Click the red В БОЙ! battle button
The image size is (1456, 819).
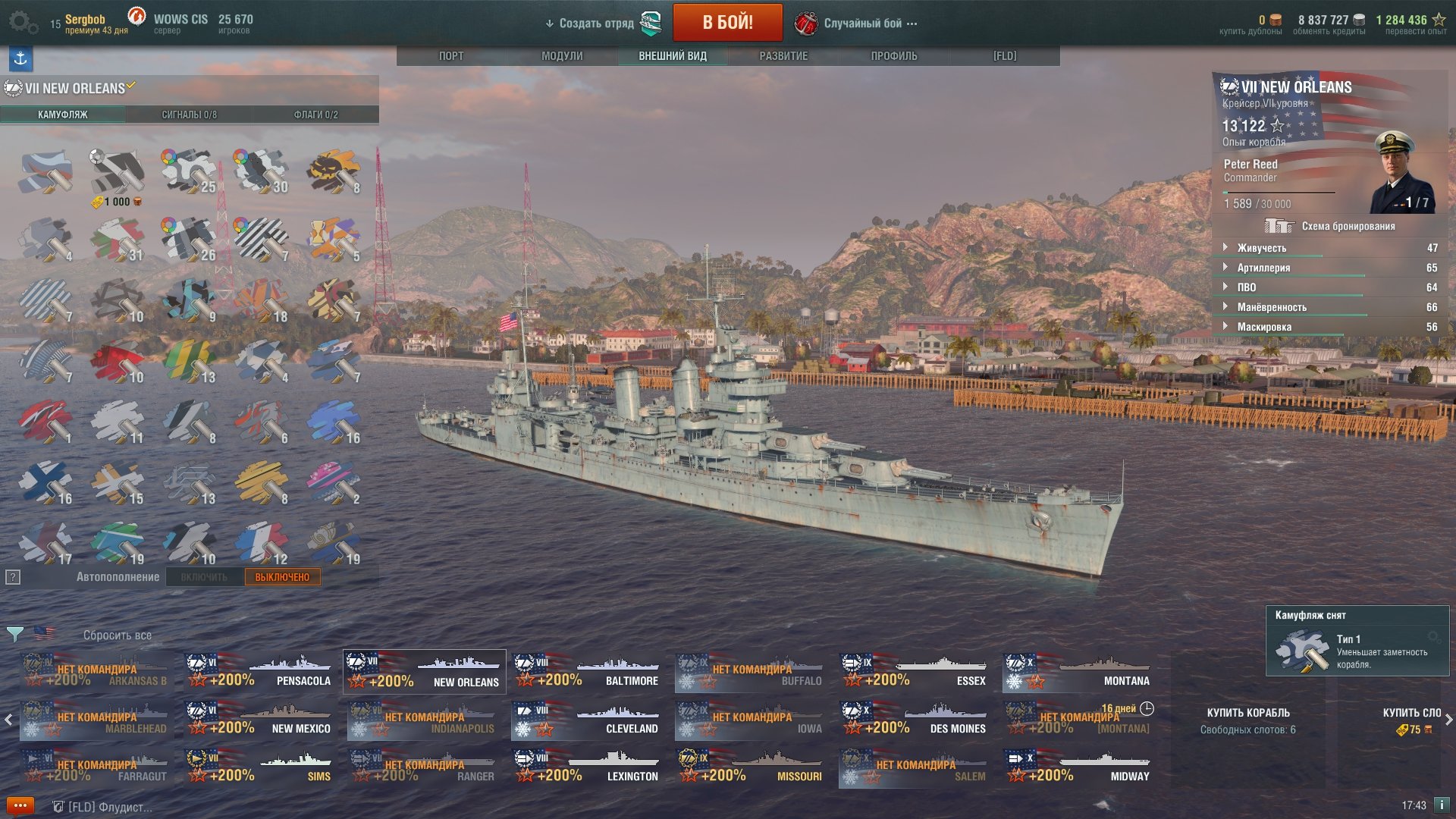coord(727,23)
